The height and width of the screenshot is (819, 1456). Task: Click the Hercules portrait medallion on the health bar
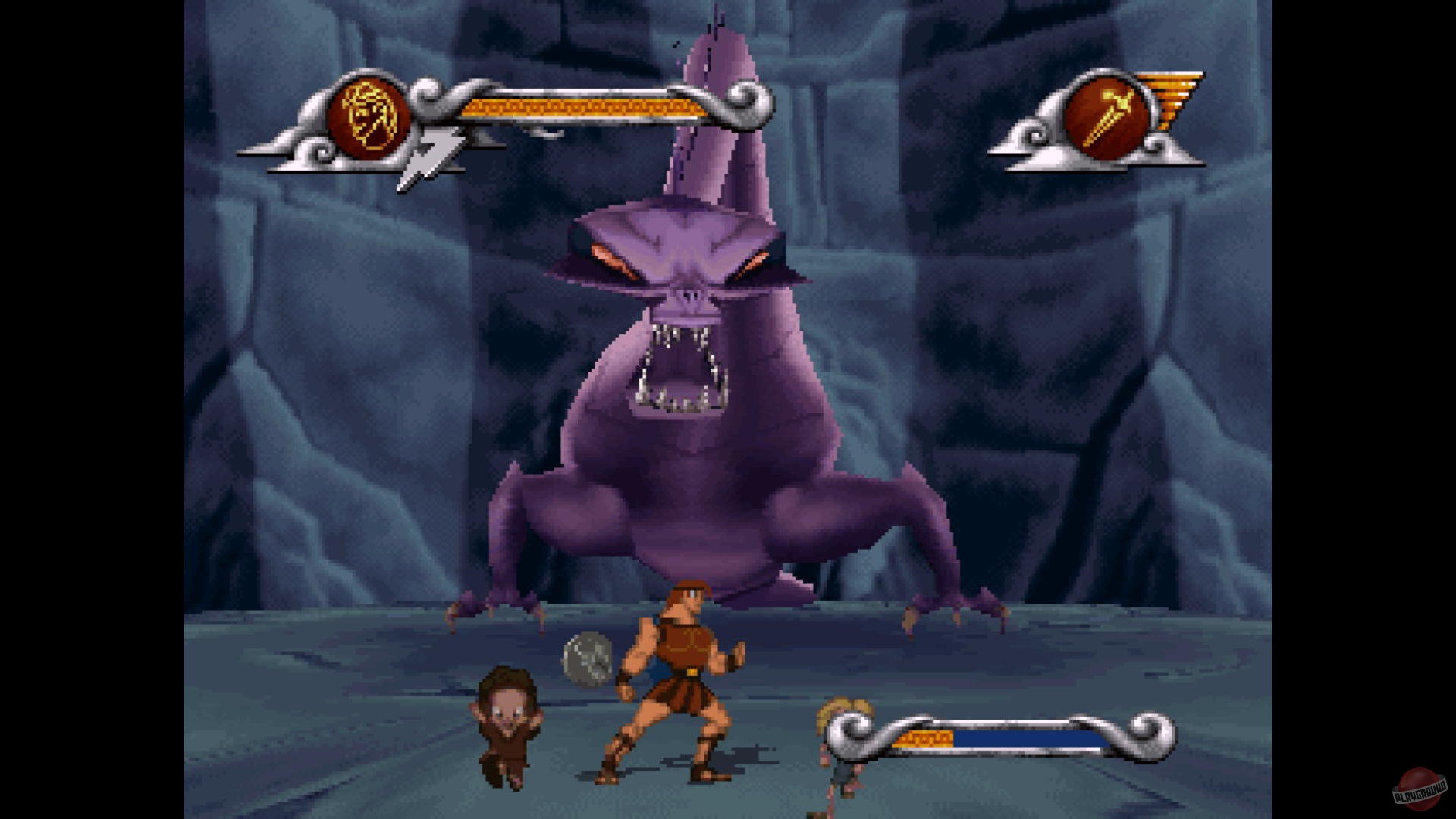[369, 115]
